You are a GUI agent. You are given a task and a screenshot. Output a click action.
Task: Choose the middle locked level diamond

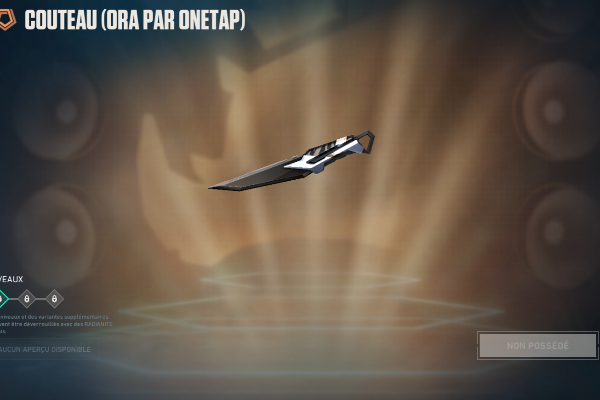coord(27,298)
